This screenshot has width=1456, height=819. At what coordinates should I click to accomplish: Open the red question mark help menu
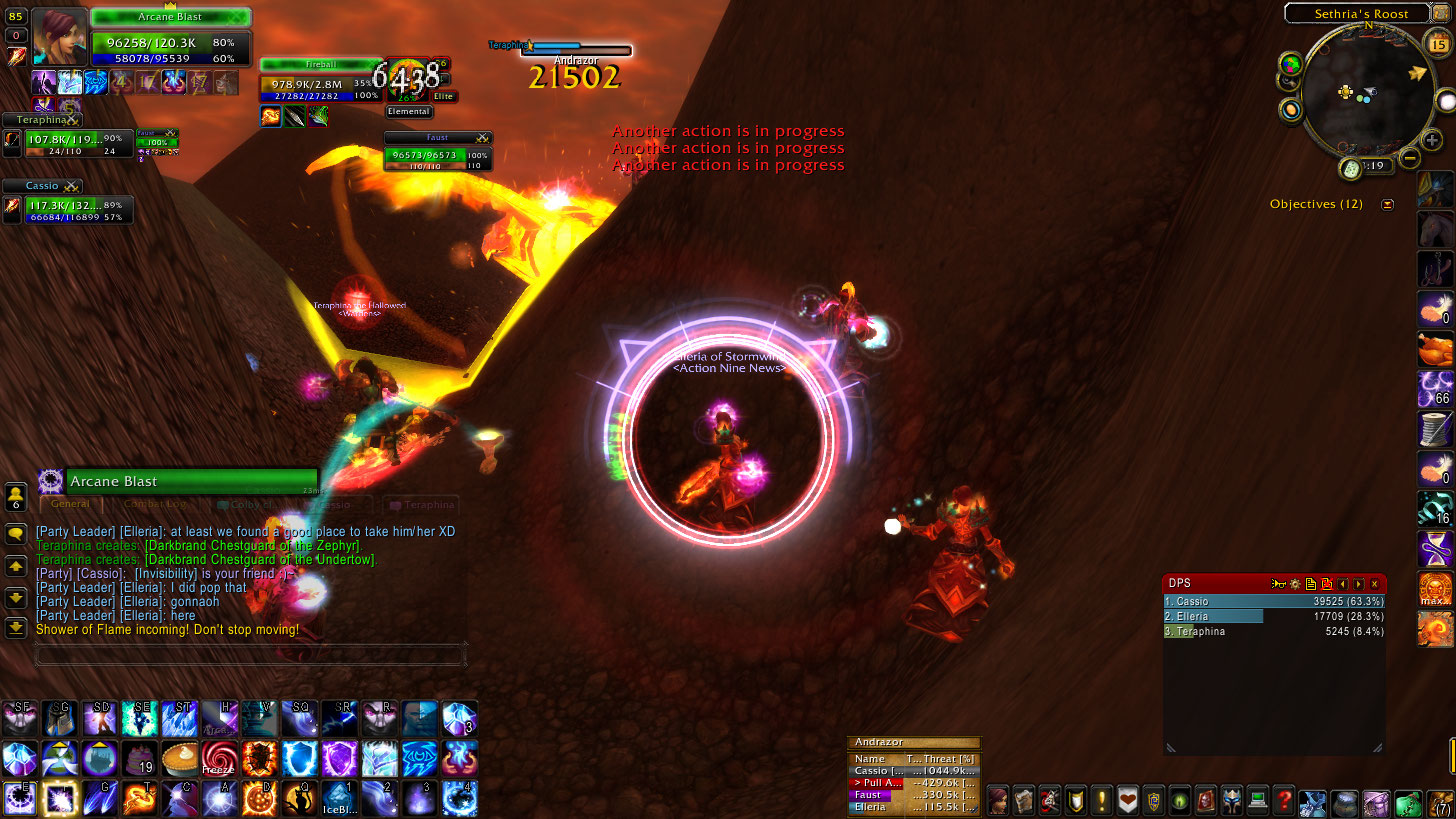point(1285,800)
